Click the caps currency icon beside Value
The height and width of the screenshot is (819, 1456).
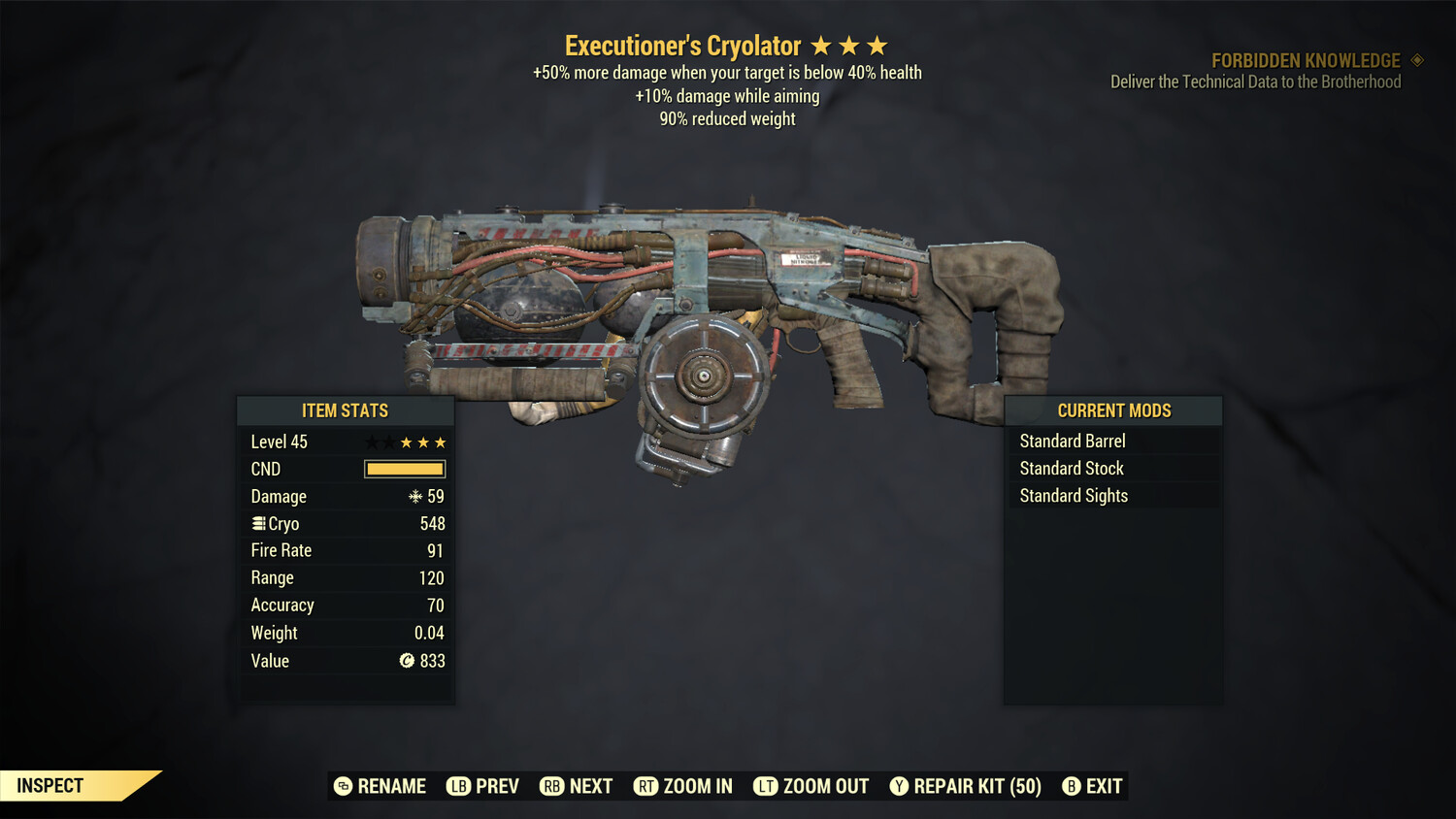tap(409, 661)
